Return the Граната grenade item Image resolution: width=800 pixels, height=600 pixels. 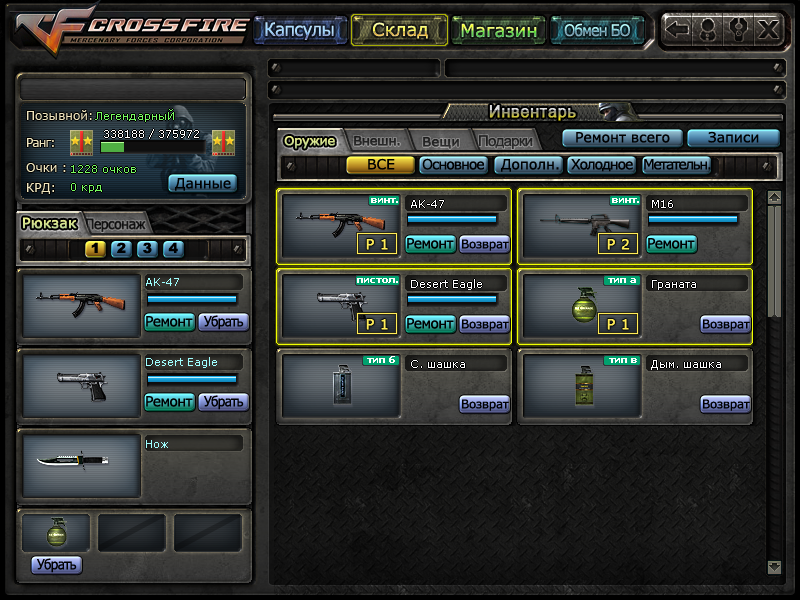(725, 324)
